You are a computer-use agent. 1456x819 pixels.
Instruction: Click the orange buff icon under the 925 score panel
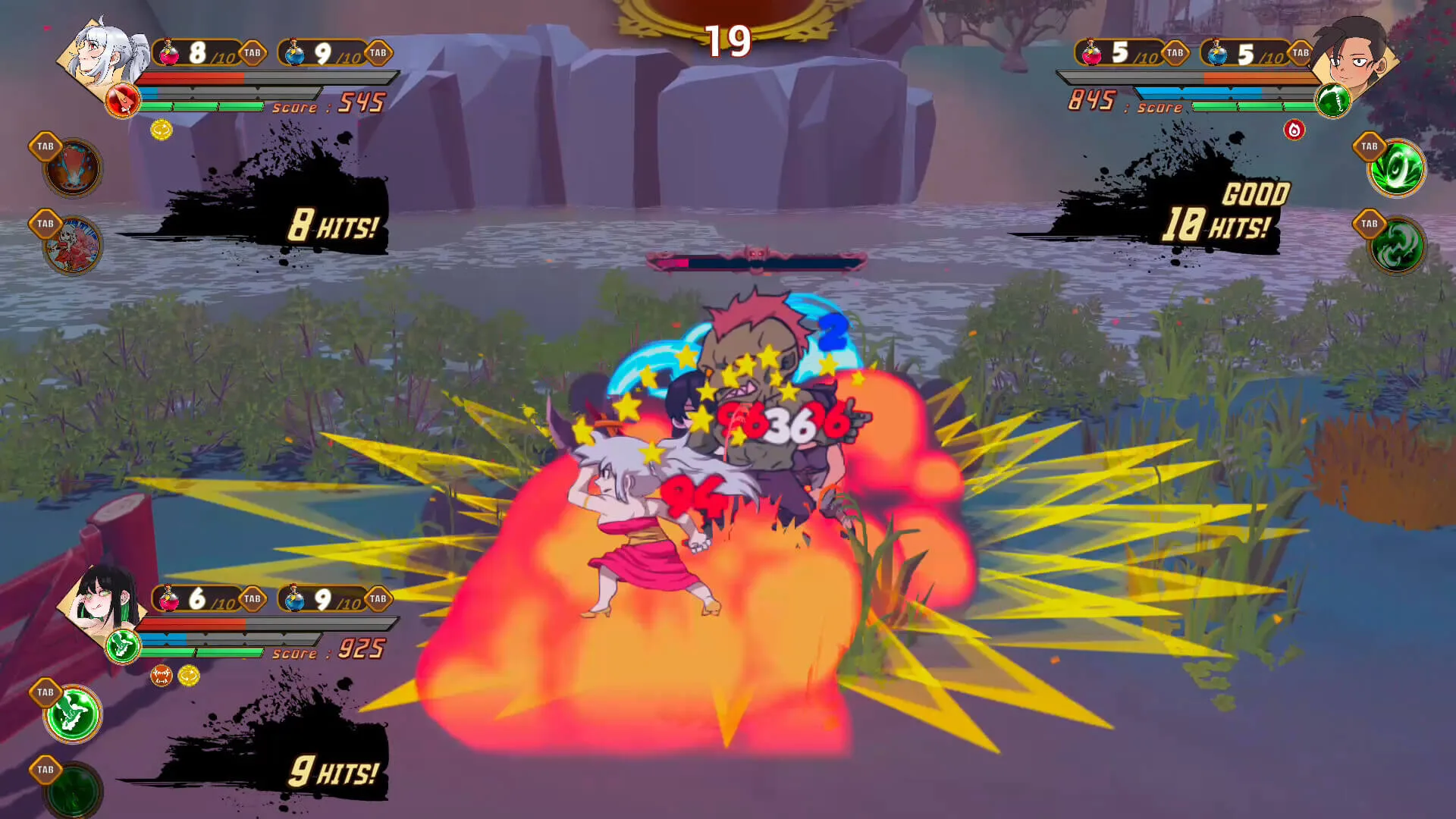click(161, 675)
